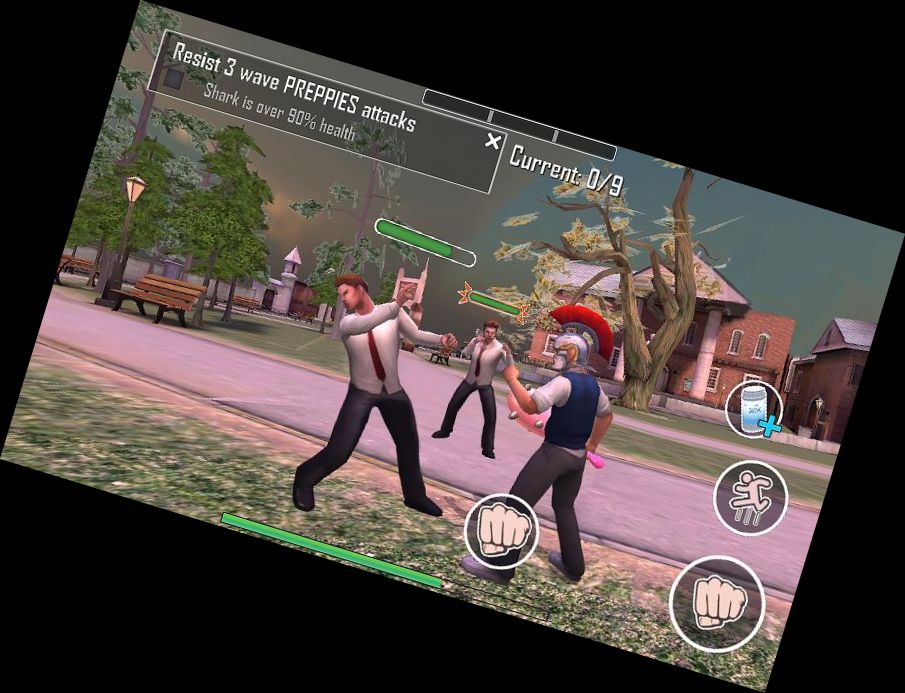905x693 pixels.
Task: Tap the running figure dodge button
Action: 750,497
